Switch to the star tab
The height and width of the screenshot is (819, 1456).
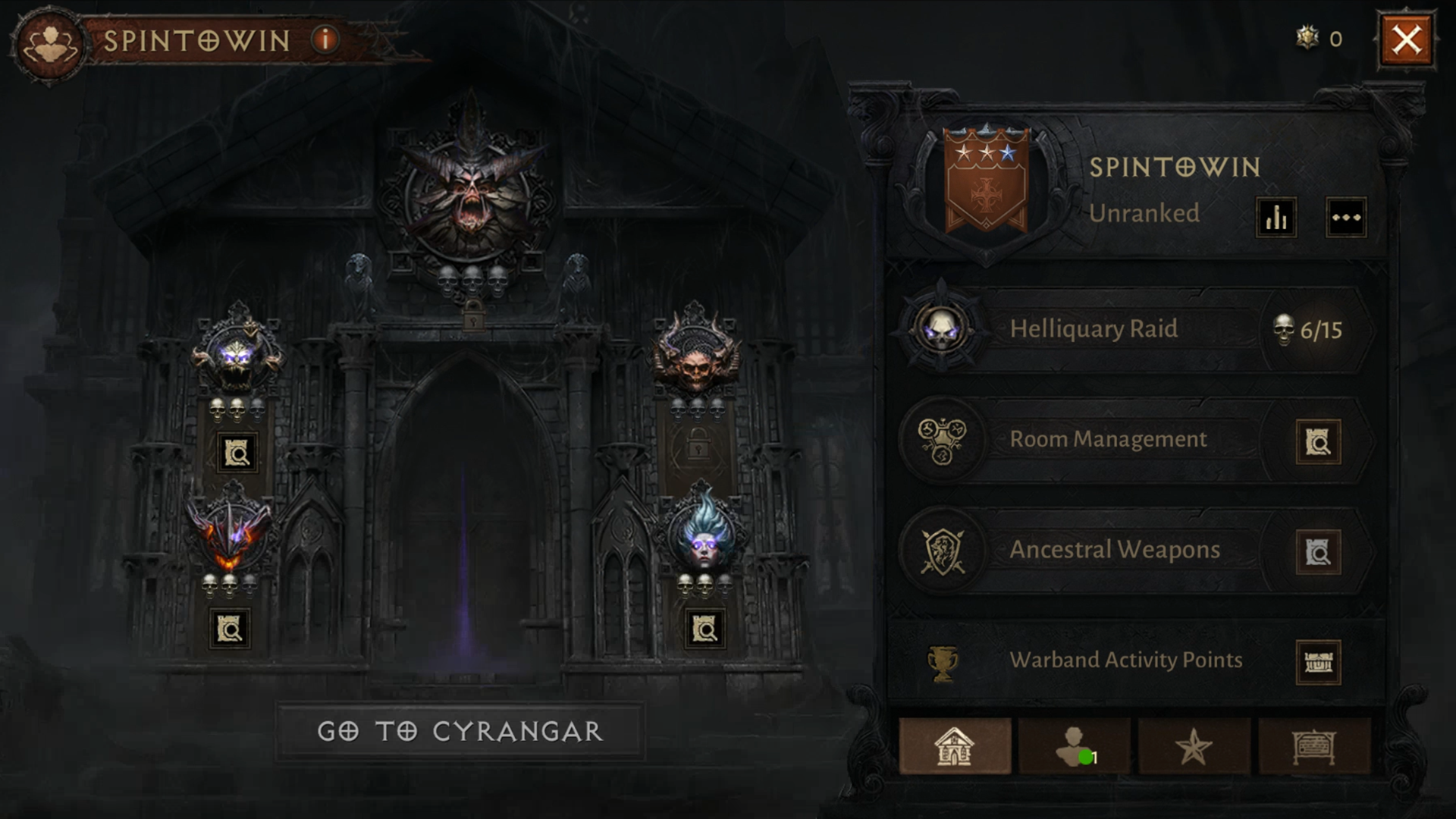pyautogui.click(x=1194, y=747)
